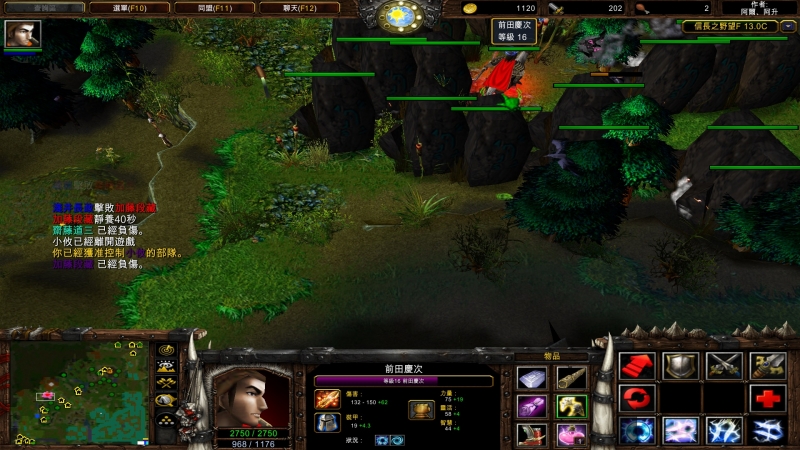The width and height of the screenshot is (800, 450).
Task: Click the formation toggle button
Action: 165,417
